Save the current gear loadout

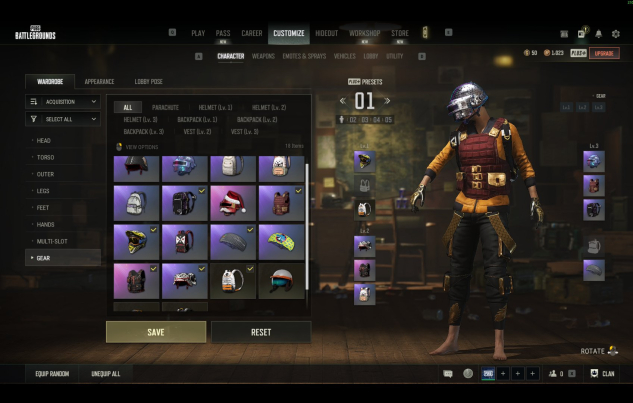(x=156, y=332)
